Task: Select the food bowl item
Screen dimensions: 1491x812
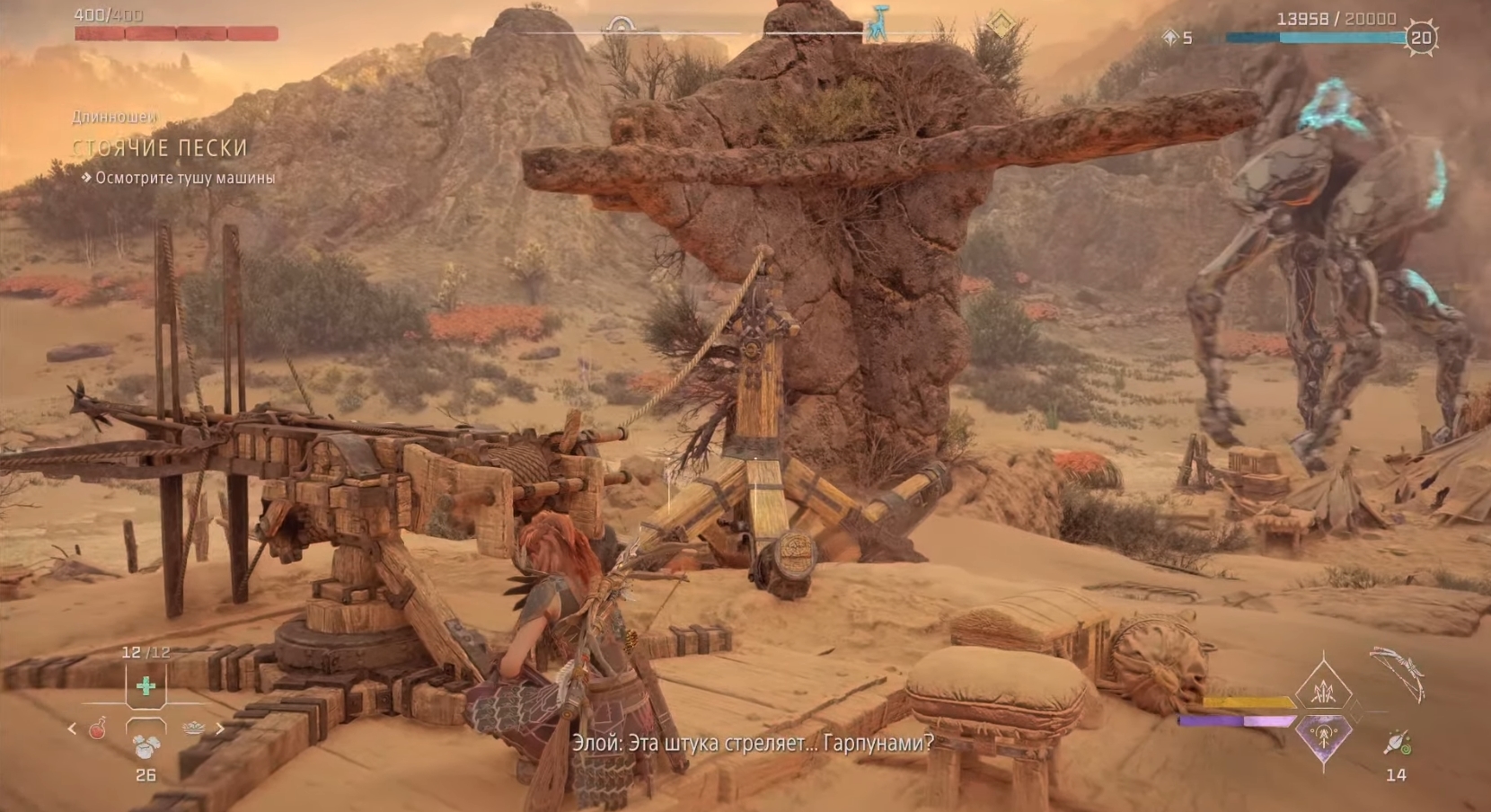Action: click(193, 728)
